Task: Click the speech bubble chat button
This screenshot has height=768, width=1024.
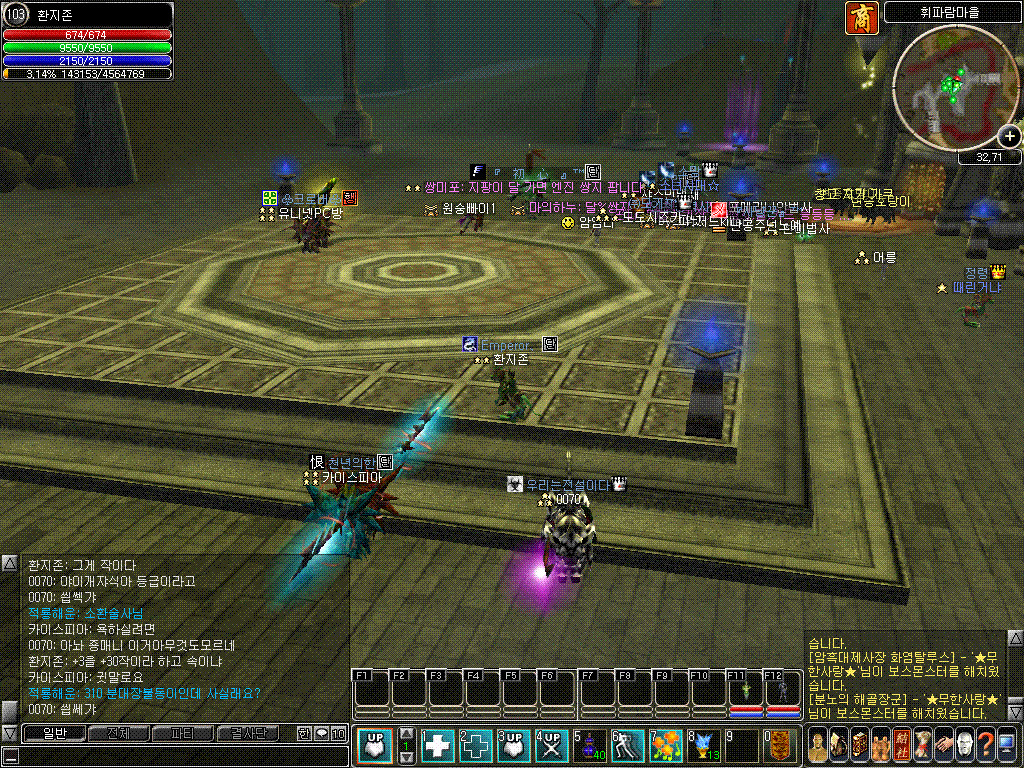Action: click(321, 734)
